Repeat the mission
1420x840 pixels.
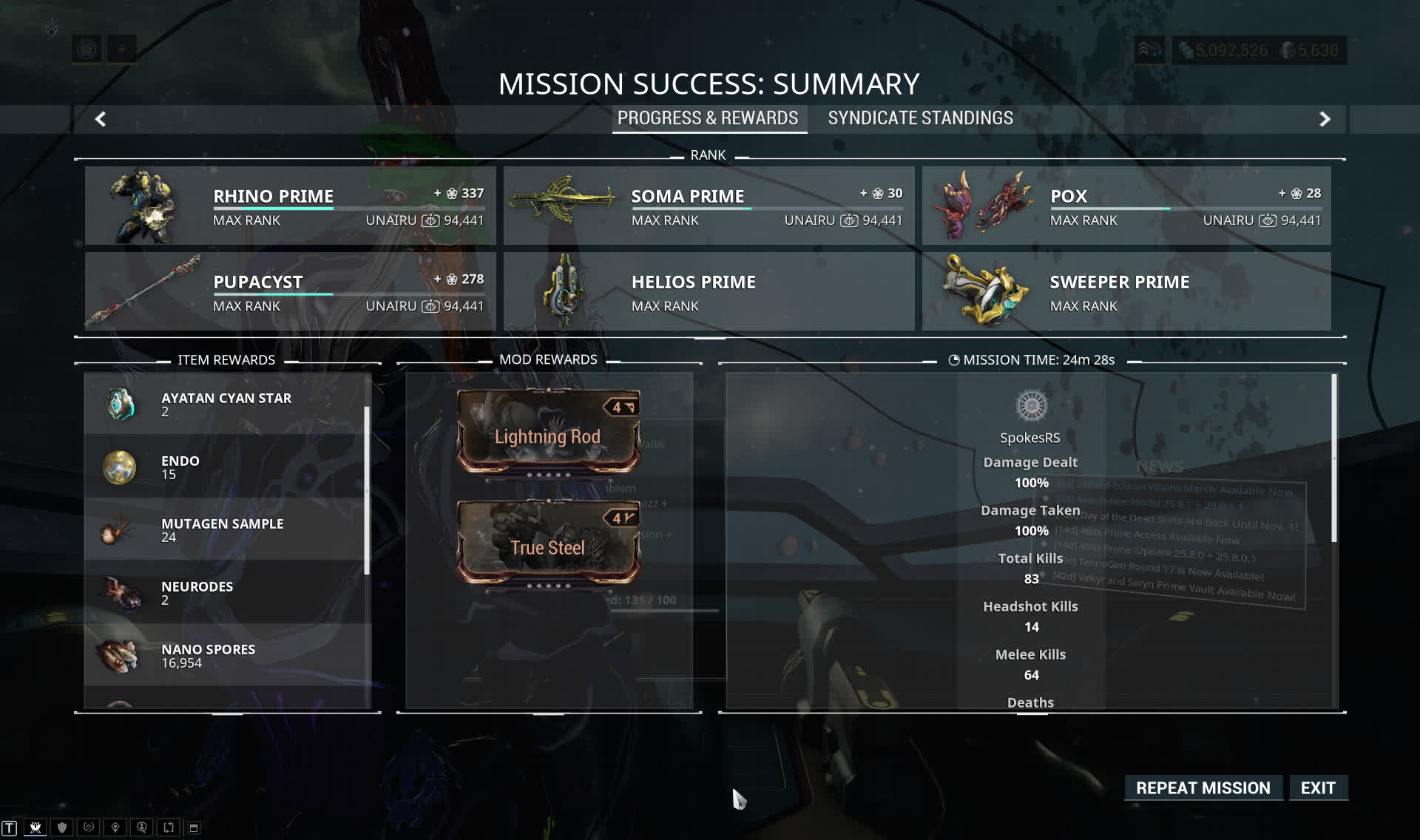pyautogui.click(x=1203, y=788)
